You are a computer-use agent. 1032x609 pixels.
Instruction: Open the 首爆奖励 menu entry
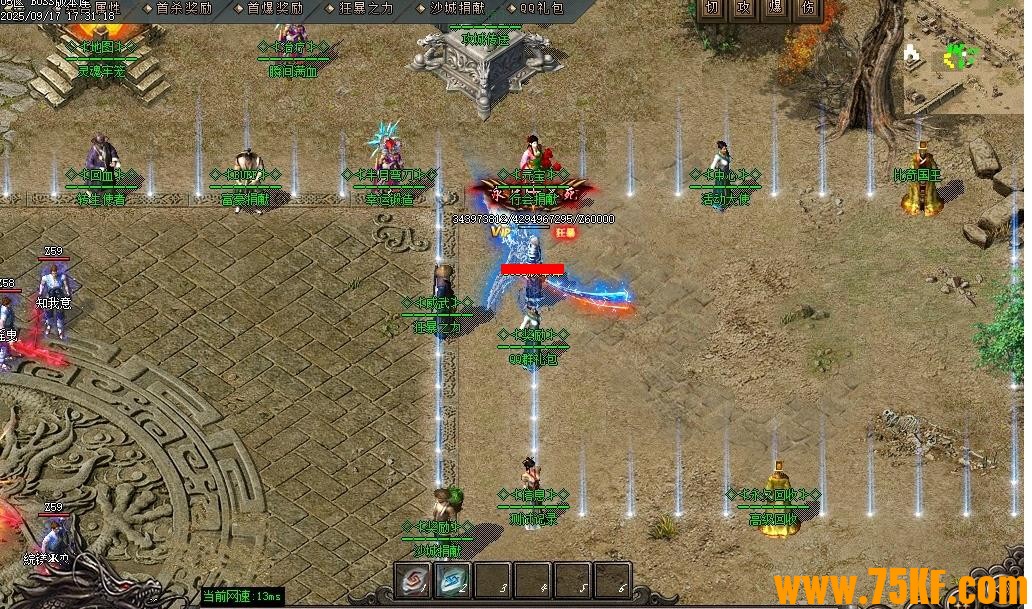pos(275,7)
